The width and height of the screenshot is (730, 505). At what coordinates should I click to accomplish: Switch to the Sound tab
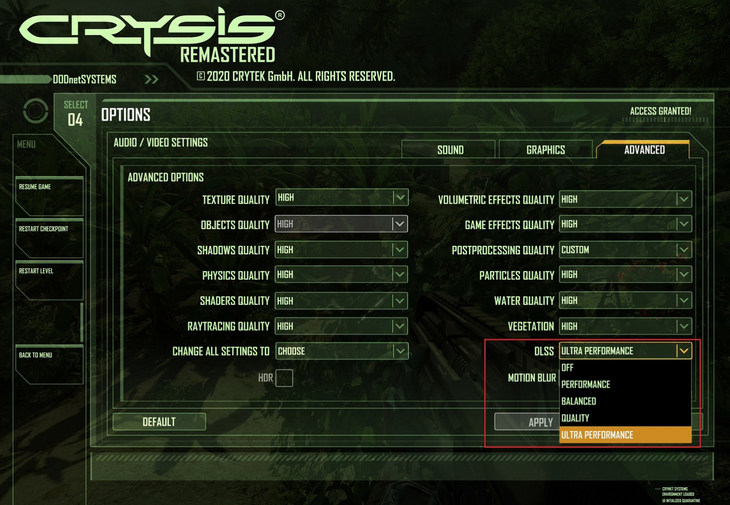click(450, 150)
